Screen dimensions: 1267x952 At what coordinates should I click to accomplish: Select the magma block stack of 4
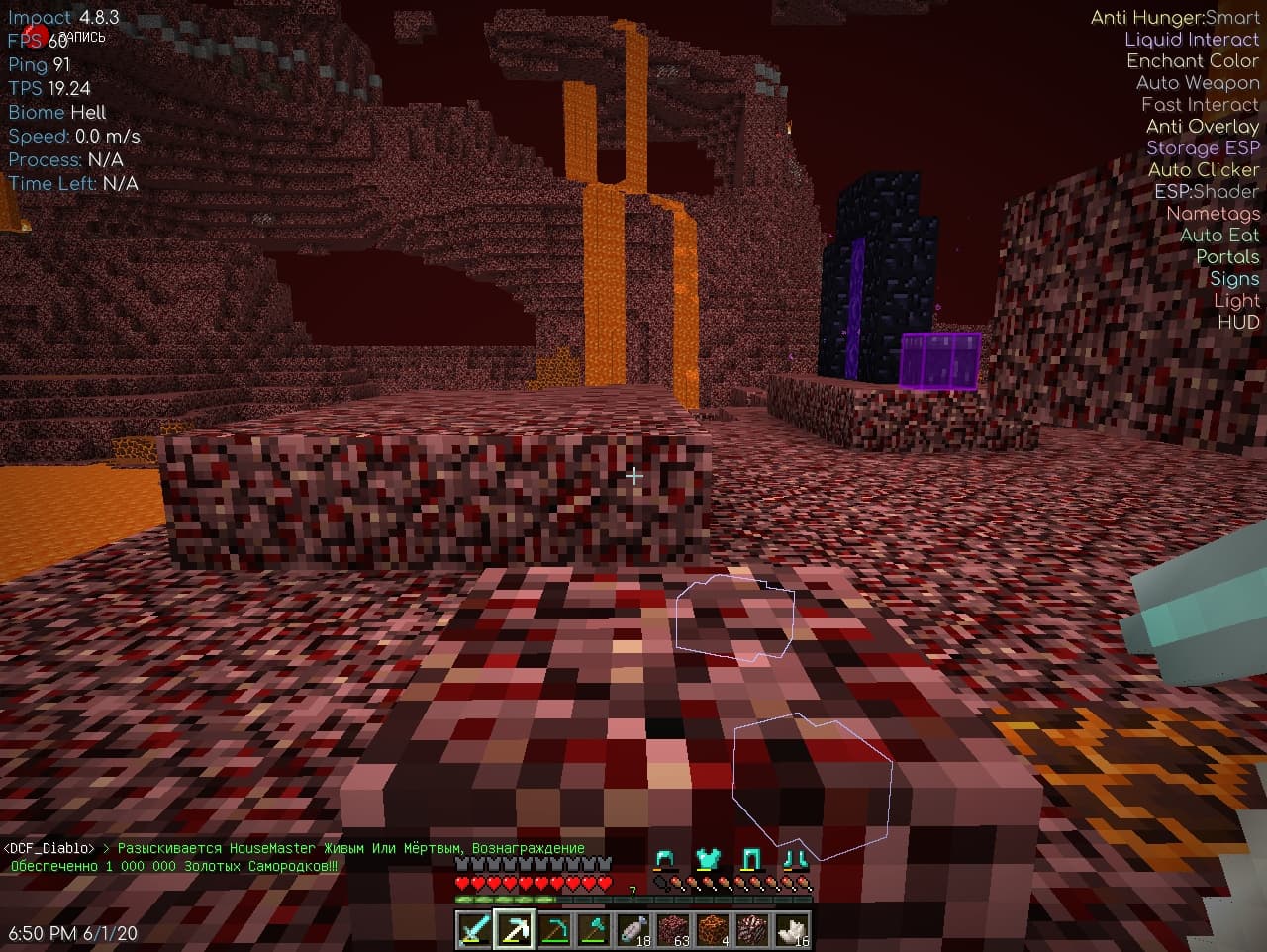click(713, 930)
